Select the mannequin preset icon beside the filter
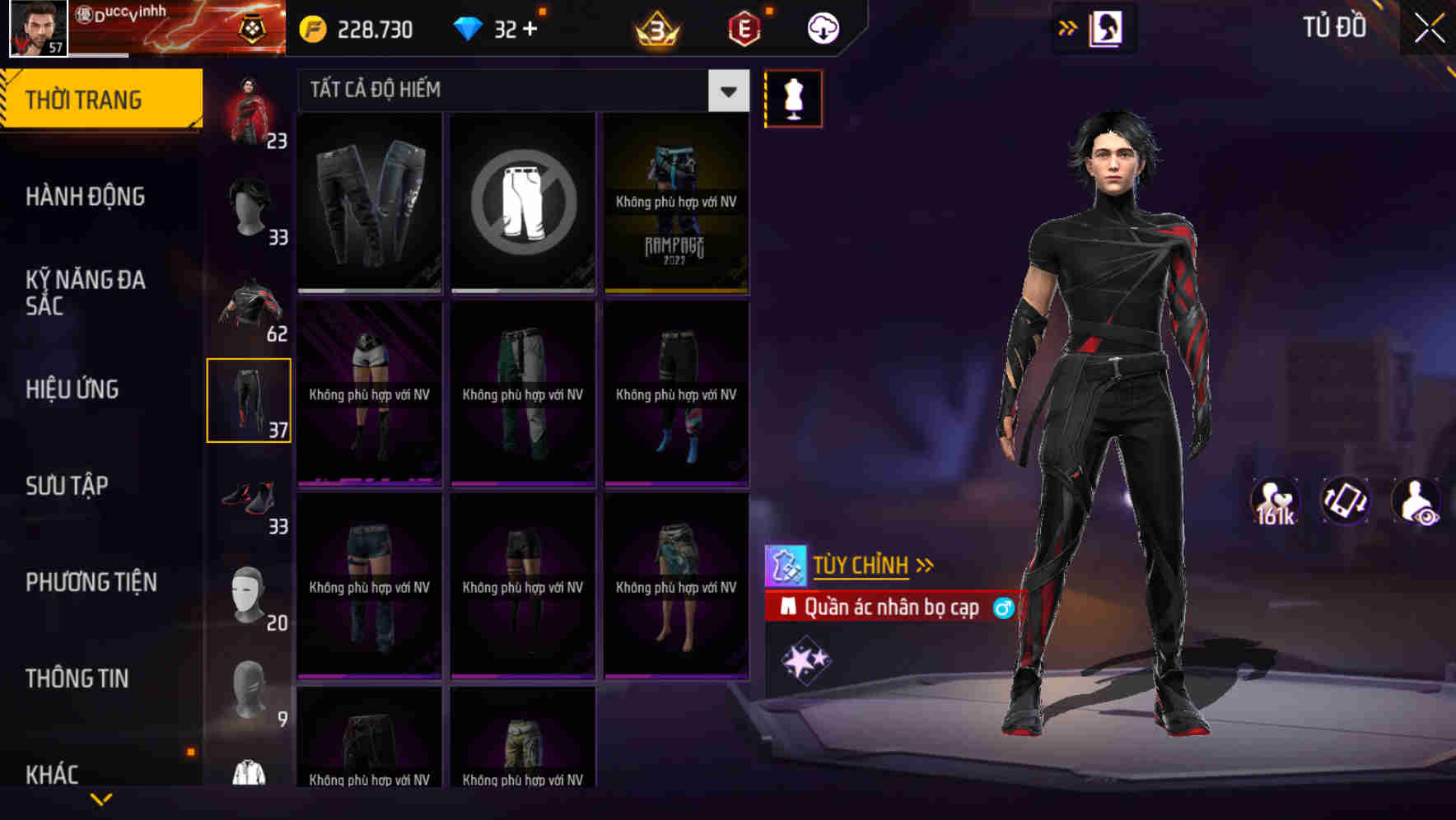Viewport: 1456px width, 820px height. tap(793, 98)
